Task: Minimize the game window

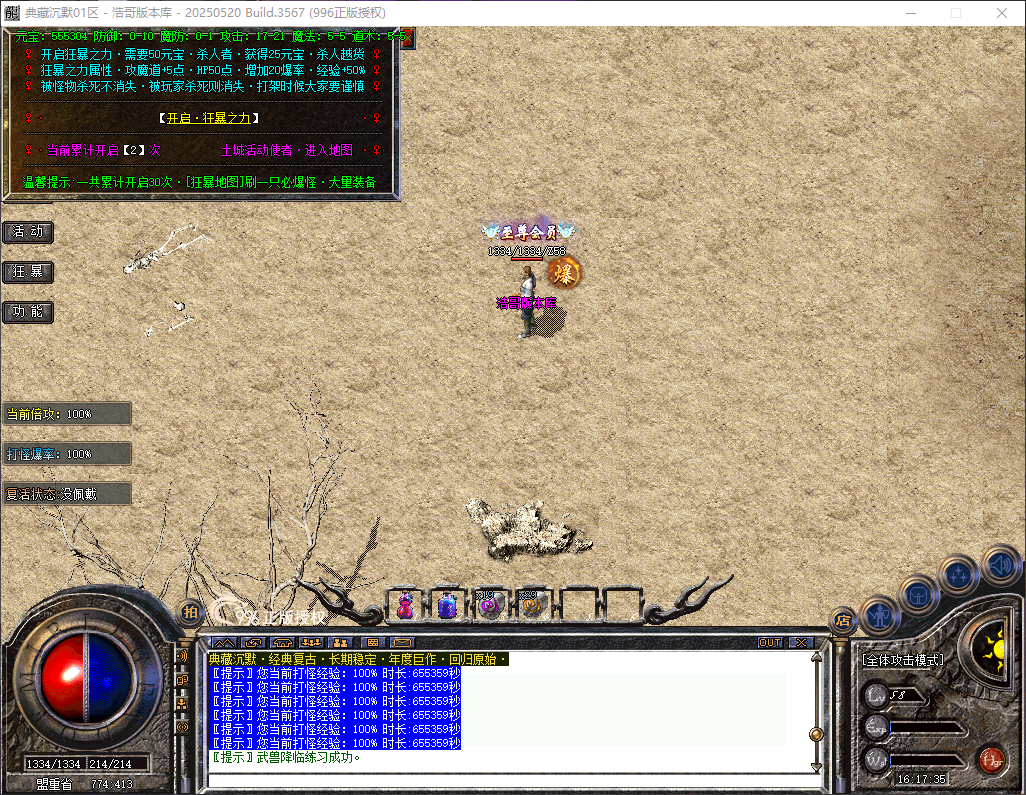Action: pos(909,13)
